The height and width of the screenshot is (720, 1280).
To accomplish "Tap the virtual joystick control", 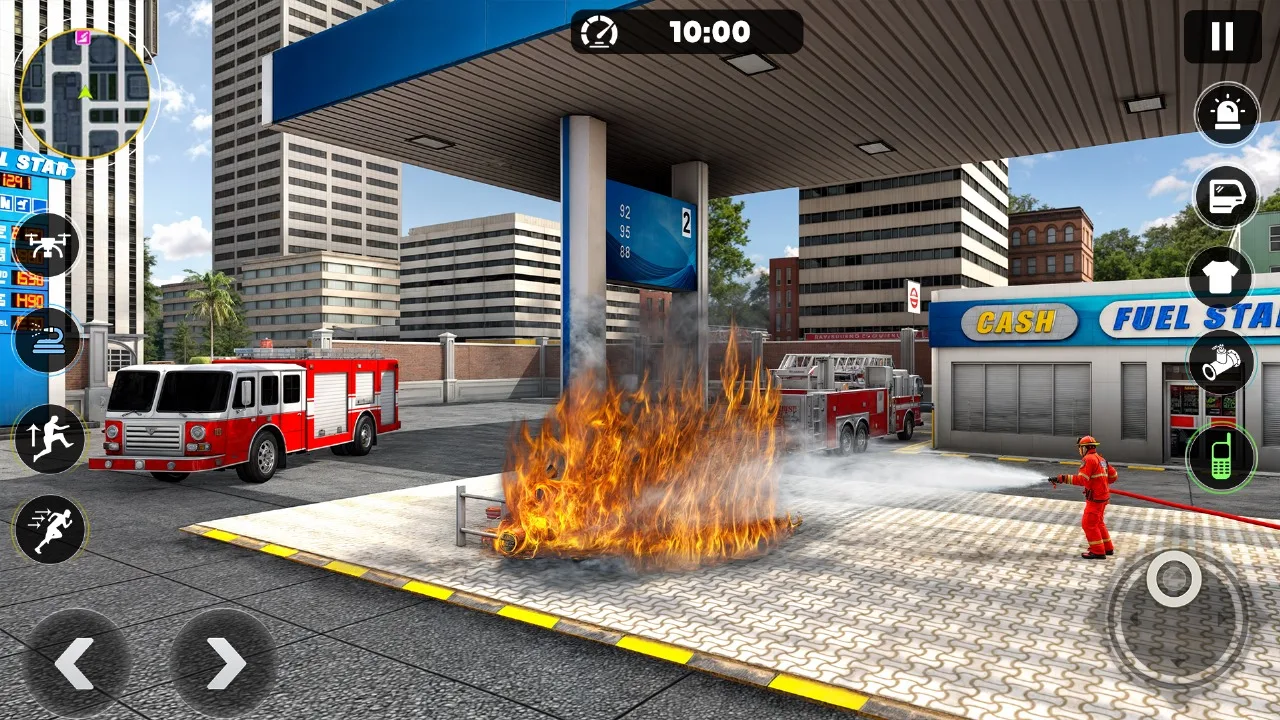I will tap(1174, 580).
